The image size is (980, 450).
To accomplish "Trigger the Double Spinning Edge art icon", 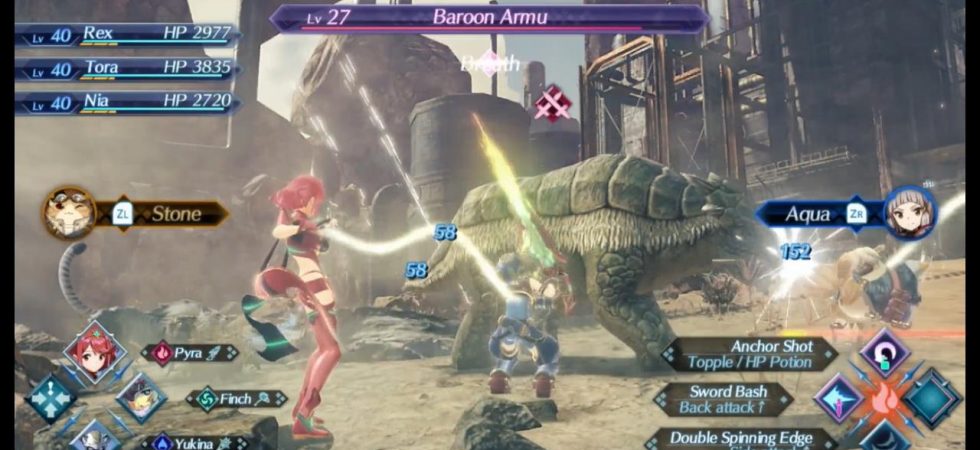I will click(x=884, y=438).
